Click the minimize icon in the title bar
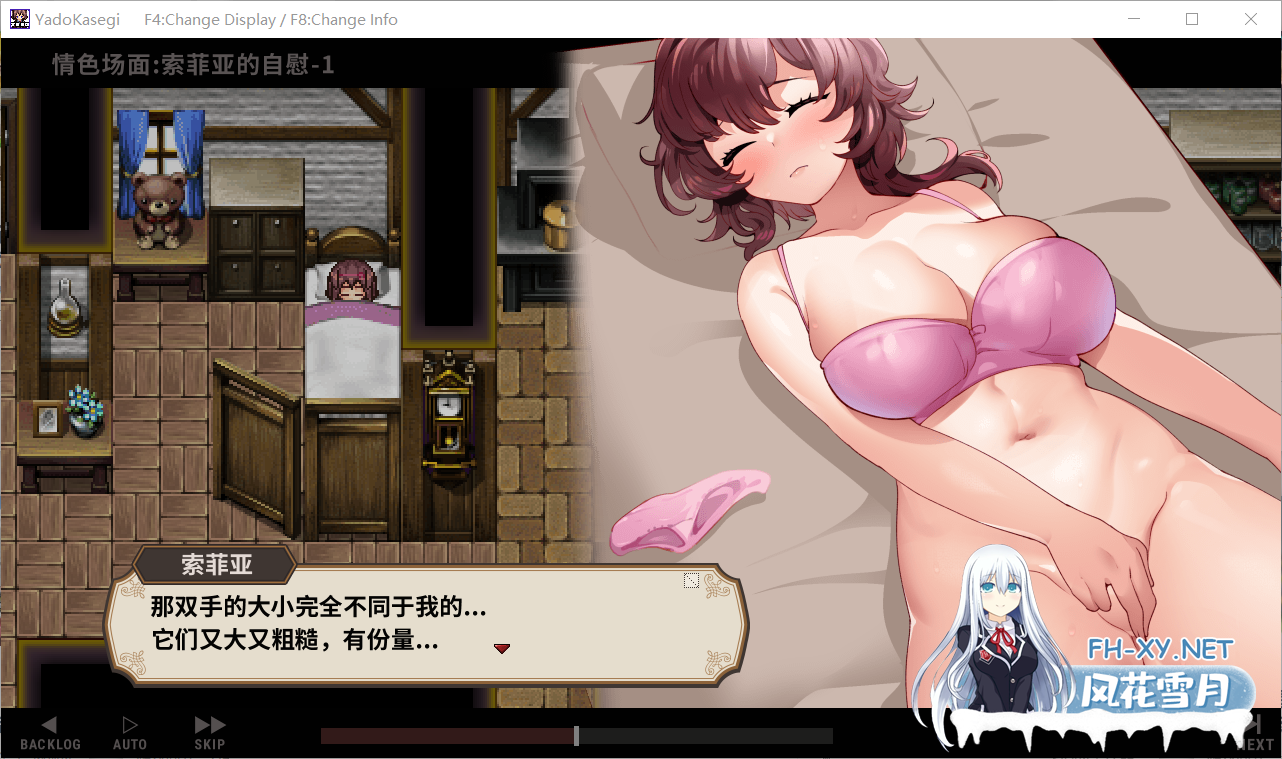Image resolution: width=1282 pixels, height=759 pixels. (x=1134, y=19)
